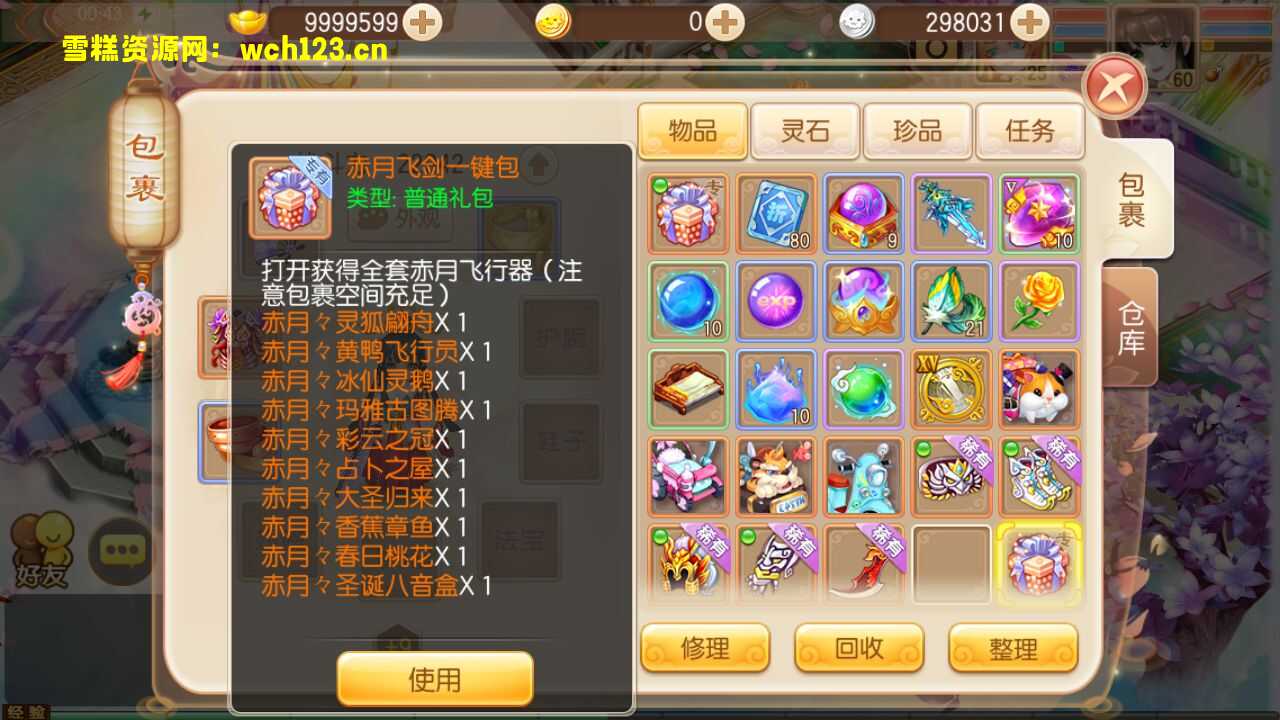Switch to the 仓库 warehouse tab
1280x720 pixels.
[1131, 327]
